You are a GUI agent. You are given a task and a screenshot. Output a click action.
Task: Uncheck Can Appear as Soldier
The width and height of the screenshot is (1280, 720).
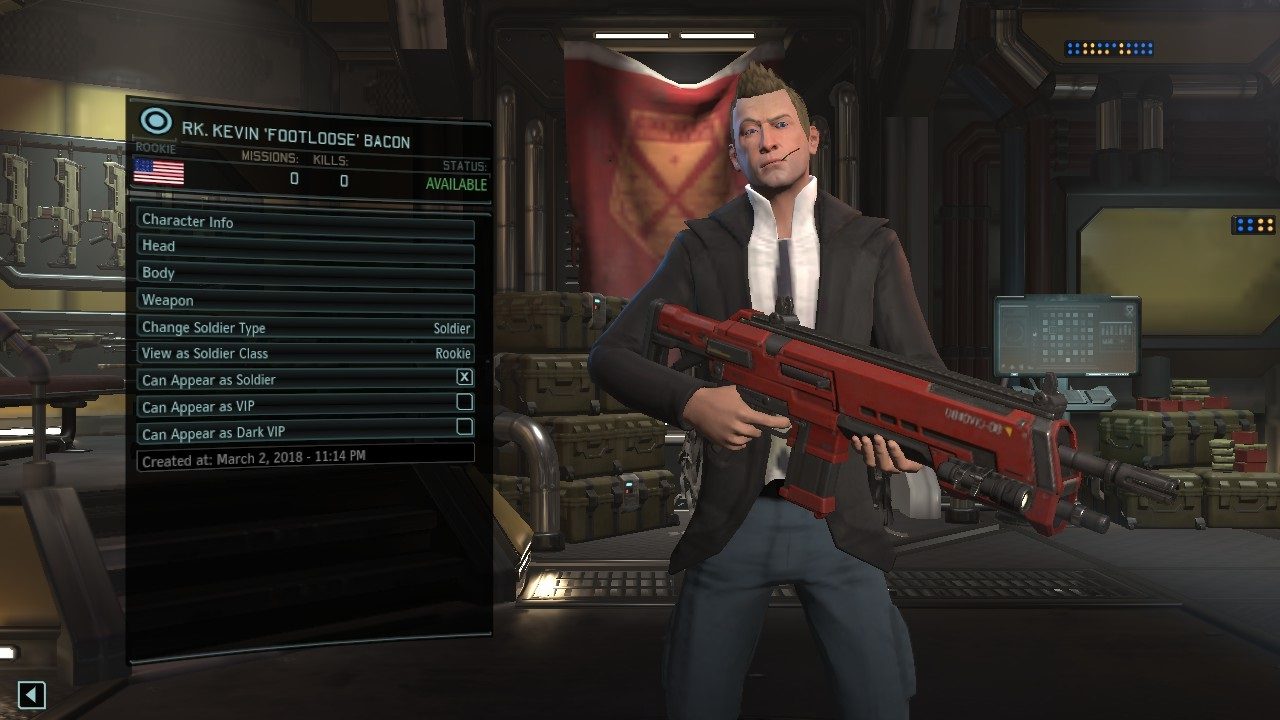pos(465,378)
